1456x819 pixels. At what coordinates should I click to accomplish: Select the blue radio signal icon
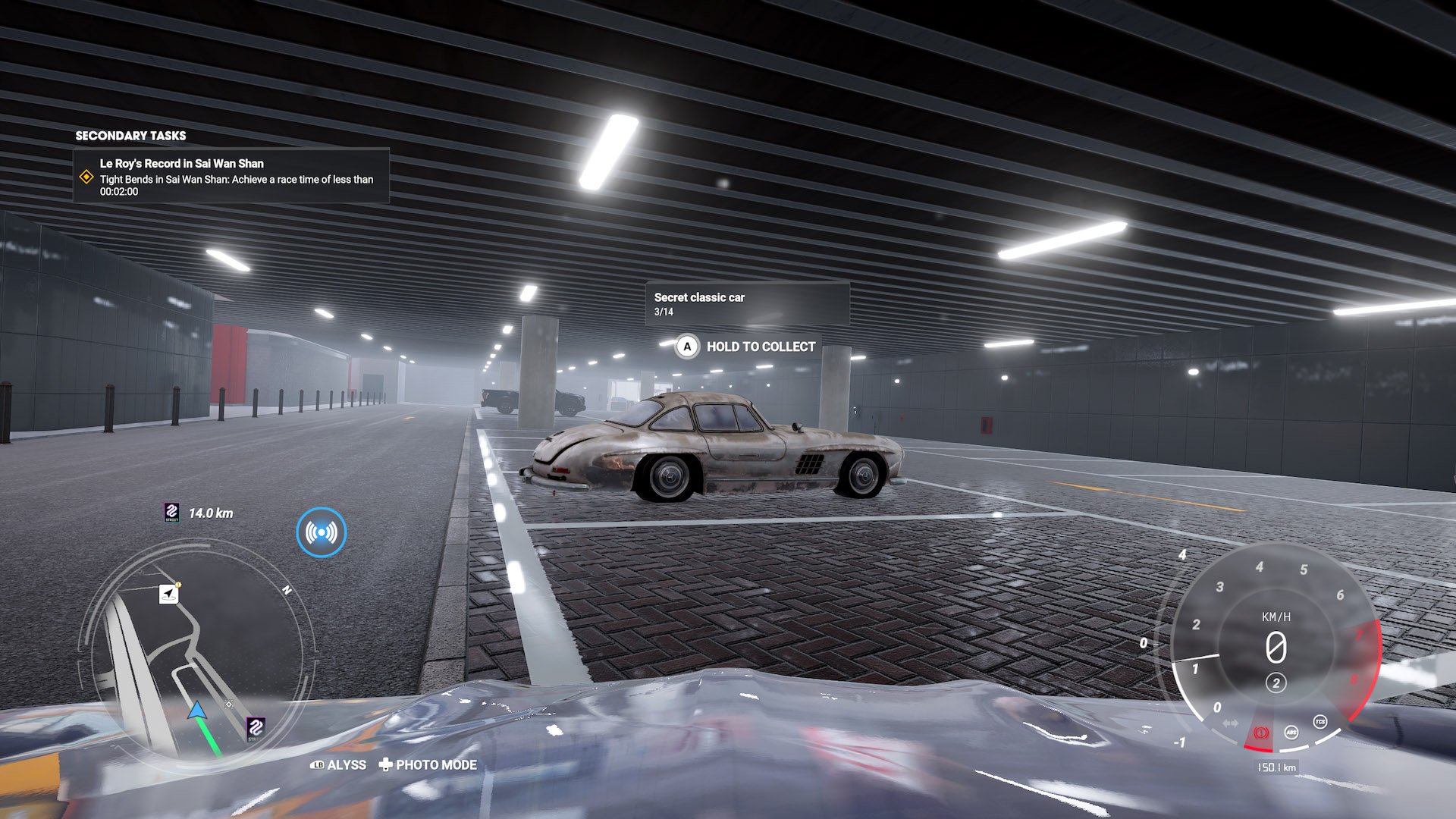322,532
